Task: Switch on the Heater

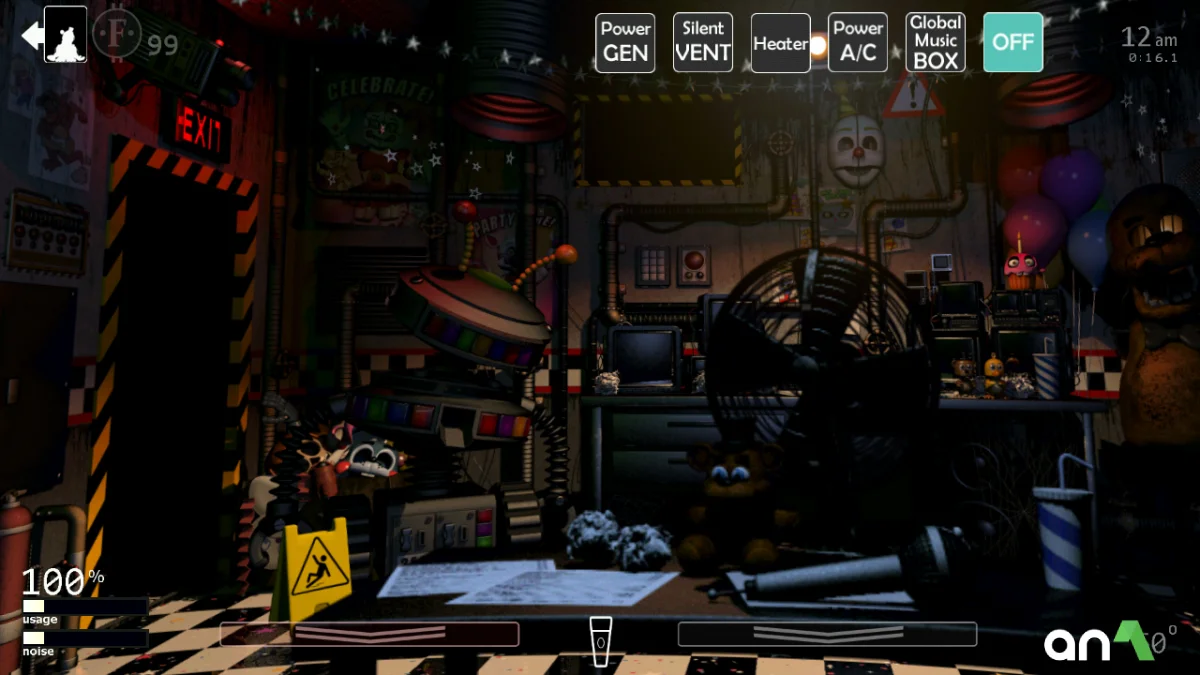Action: pos(781,43)
